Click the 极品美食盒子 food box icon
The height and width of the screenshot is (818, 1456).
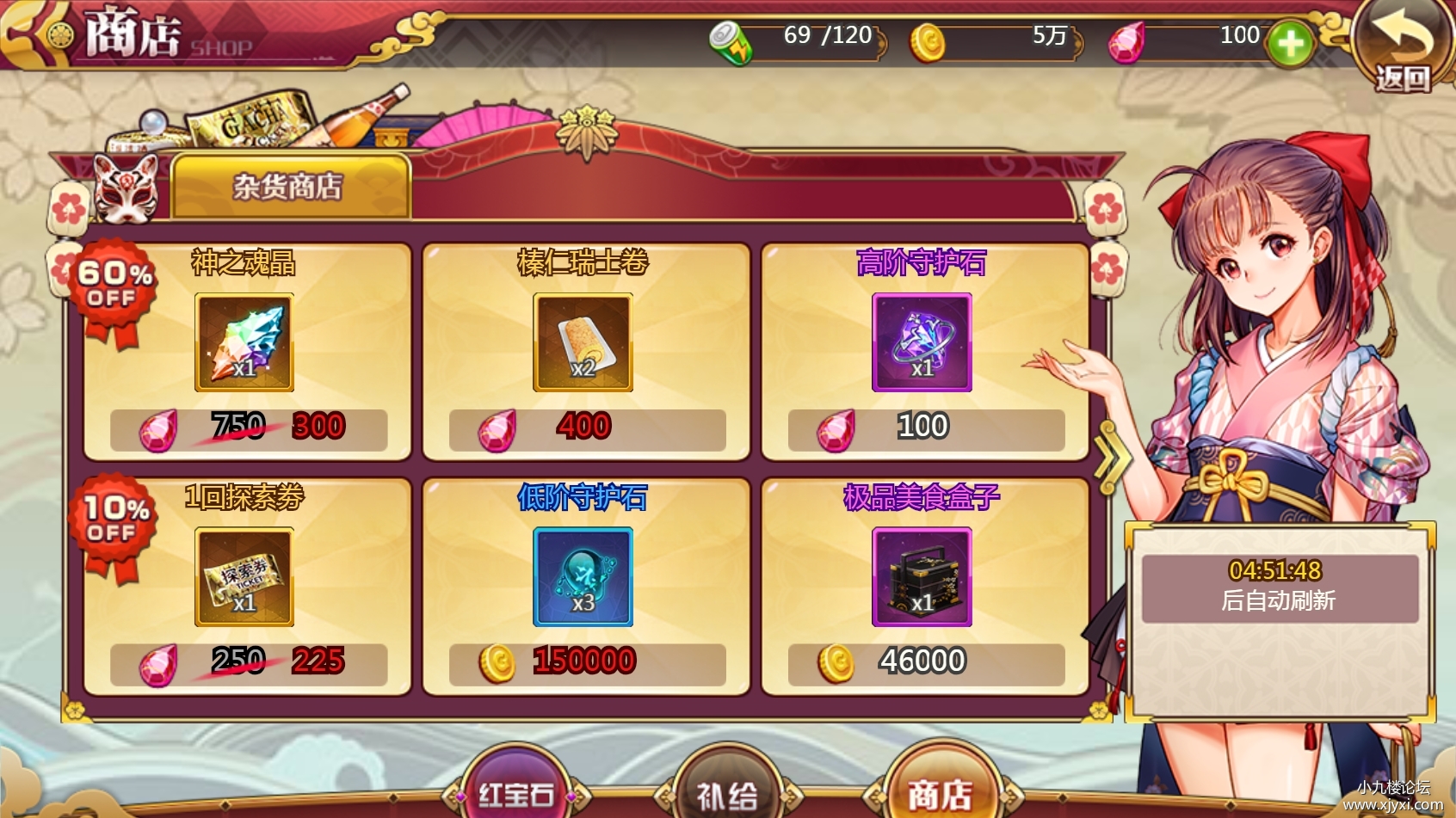click(x=921, y=578)
